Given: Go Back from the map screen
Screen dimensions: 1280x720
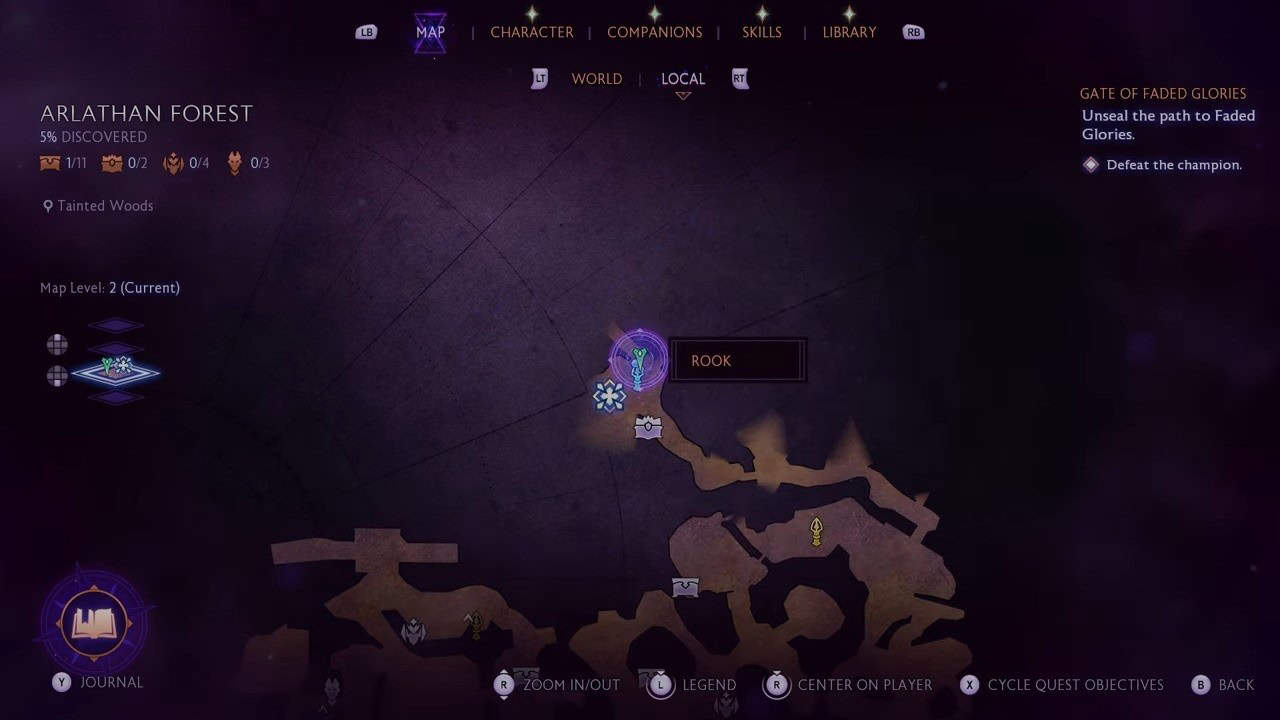Looking at the screenshot, I should 1235,685.
